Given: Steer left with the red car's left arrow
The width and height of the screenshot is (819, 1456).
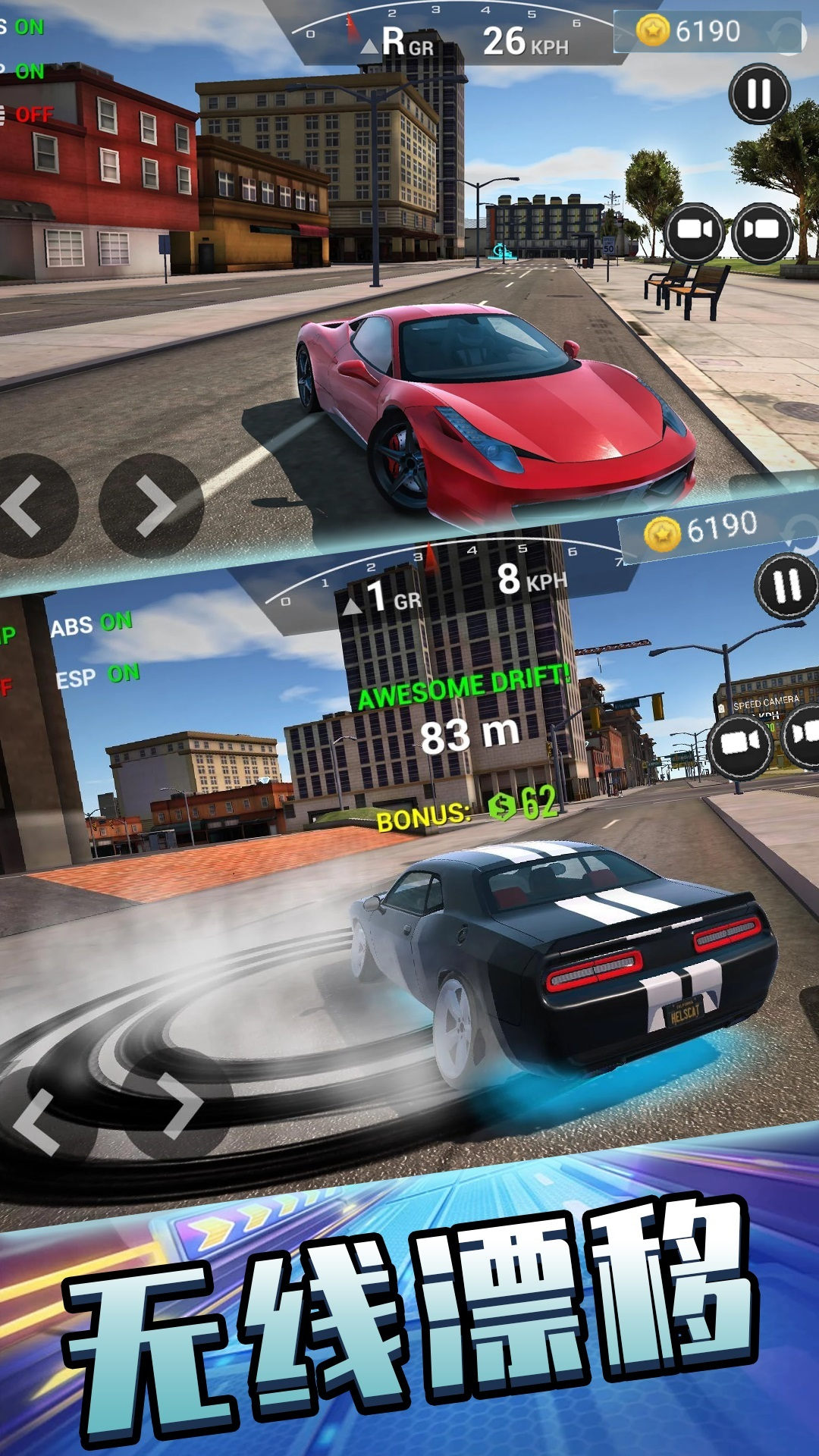Looking at the screenshot, I should [x=30, y=506].
